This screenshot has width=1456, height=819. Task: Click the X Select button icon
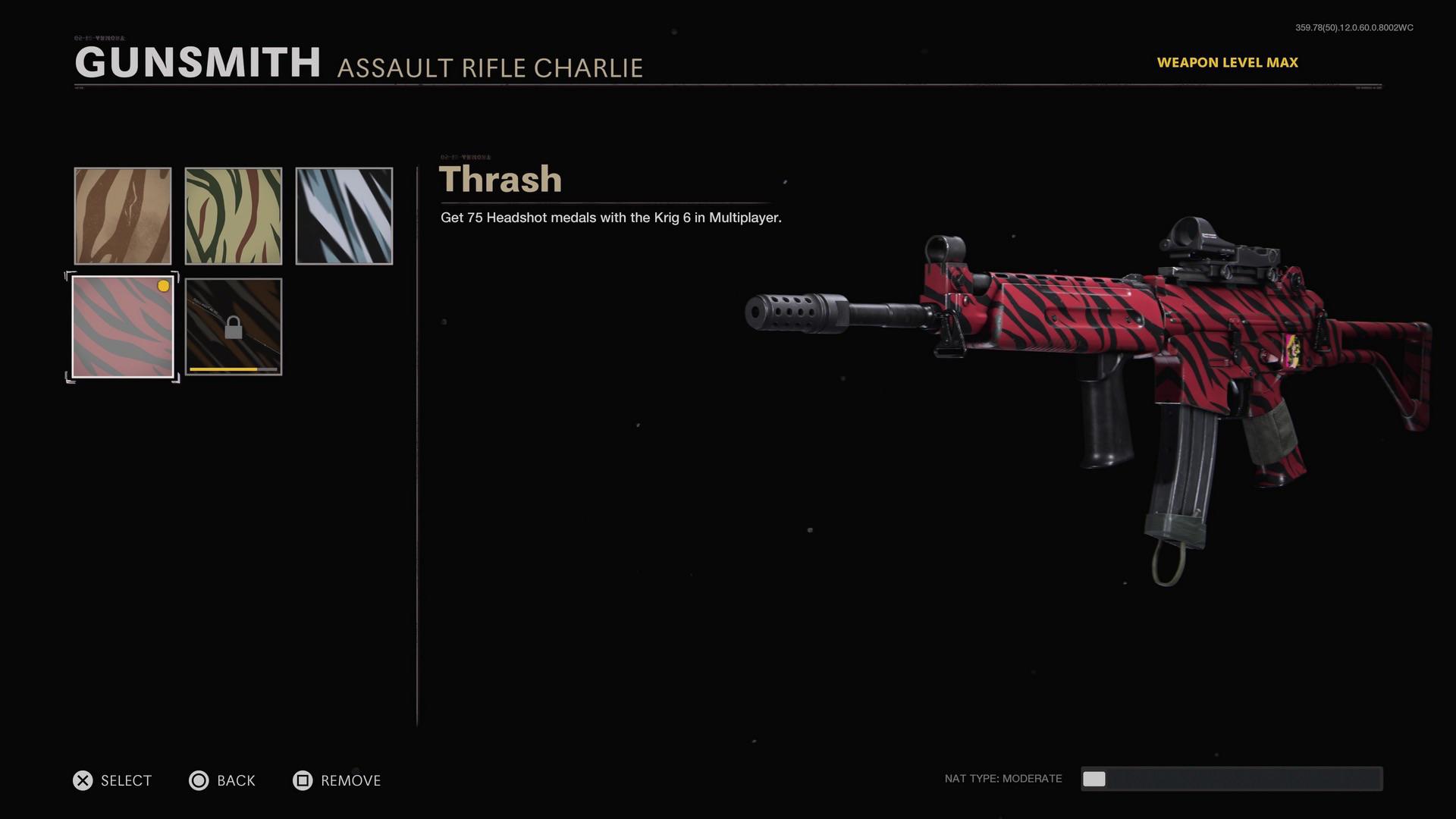pyautogui.click(x=82, y=780)
